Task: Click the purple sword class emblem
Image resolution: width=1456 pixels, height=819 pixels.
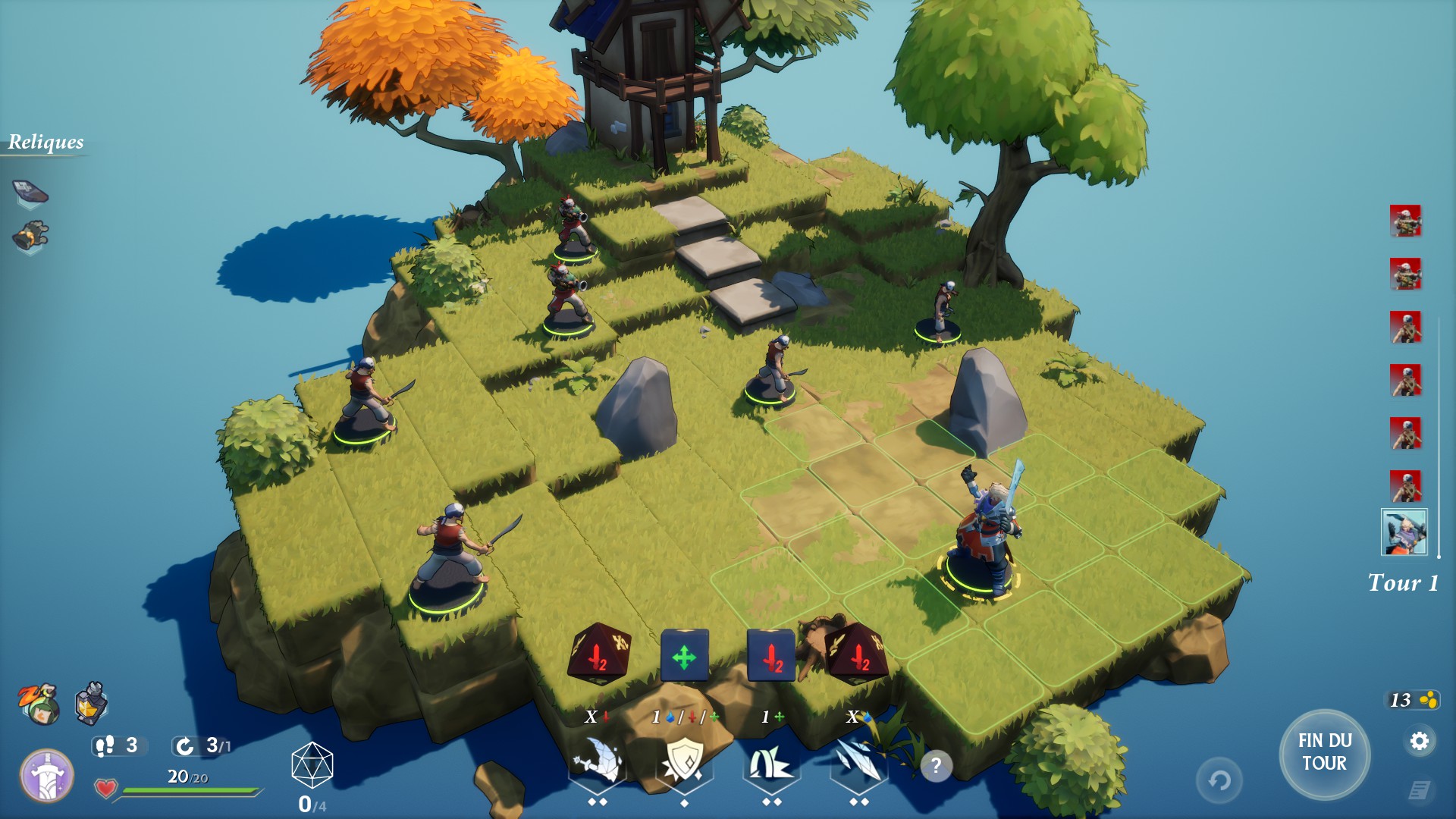Action: click(x=47, y=775)
